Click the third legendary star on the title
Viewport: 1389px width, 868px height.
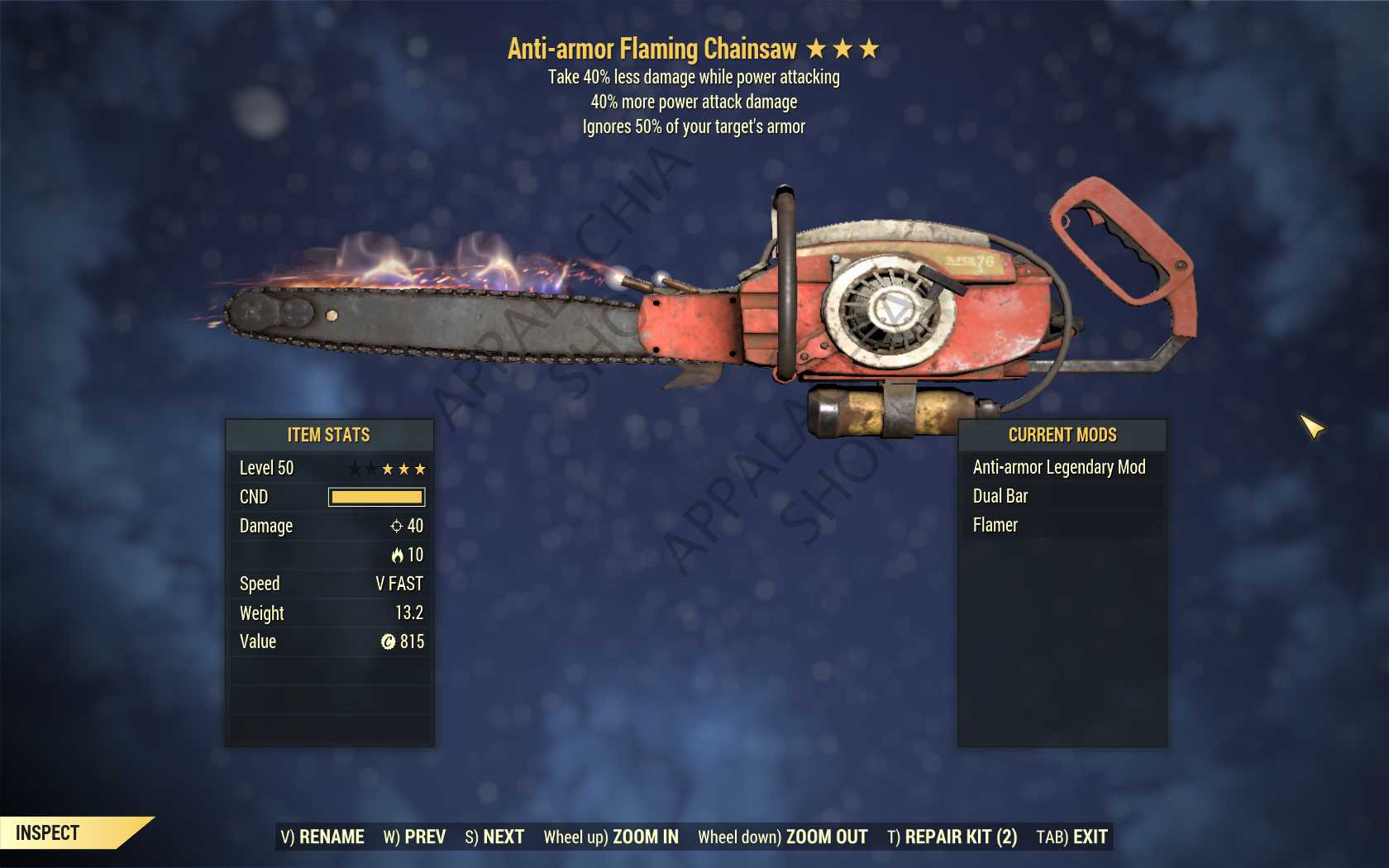[x=871, y=49]
